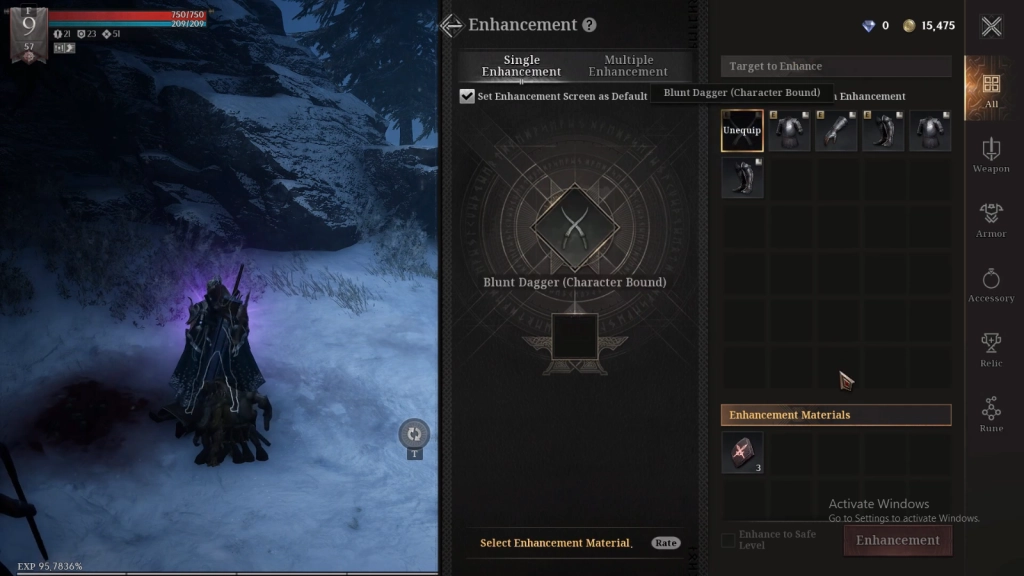Open the Enhancement help question mark
The height and width of the screenshot is (576, 1024).
pyautogui.click(x=589, y=25)
